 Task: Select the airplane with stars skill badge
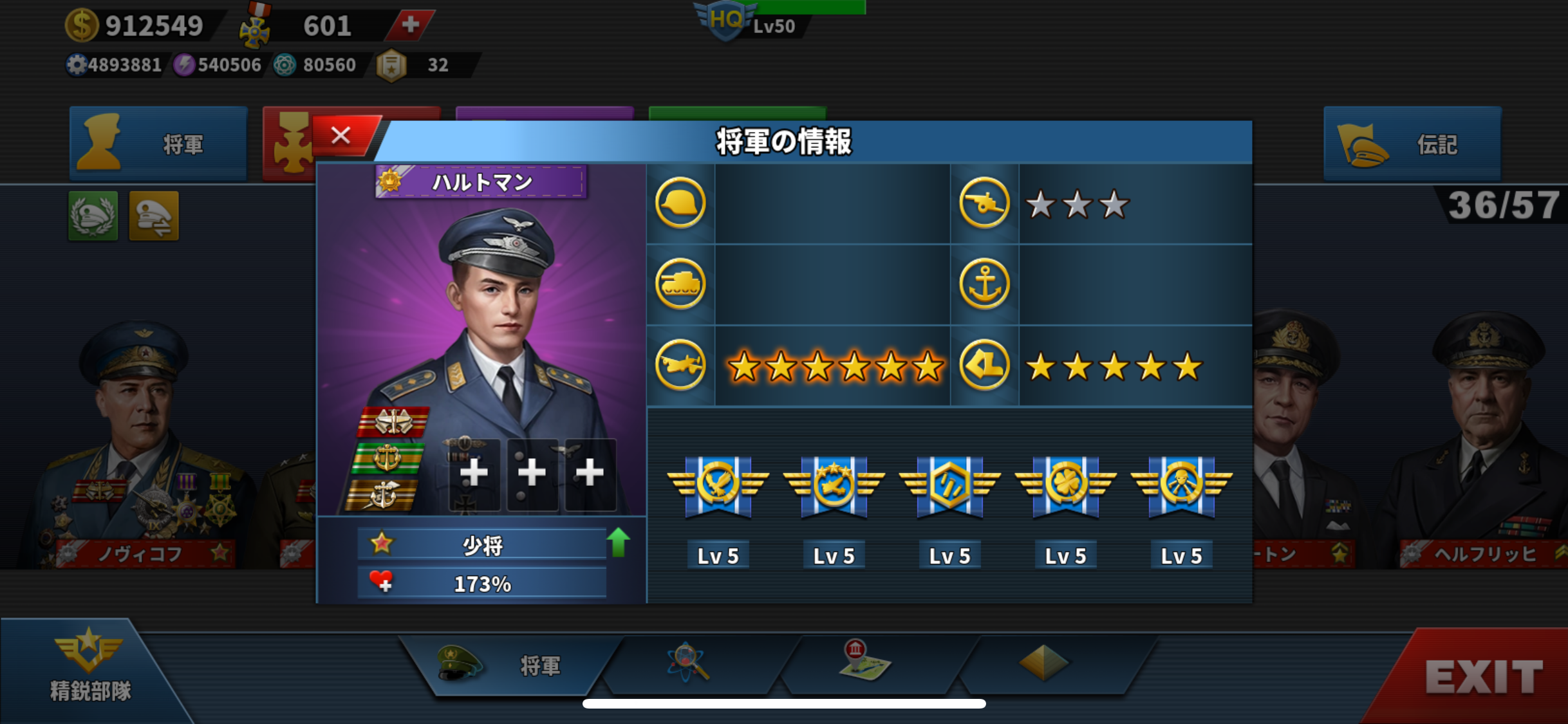point(834,486)
